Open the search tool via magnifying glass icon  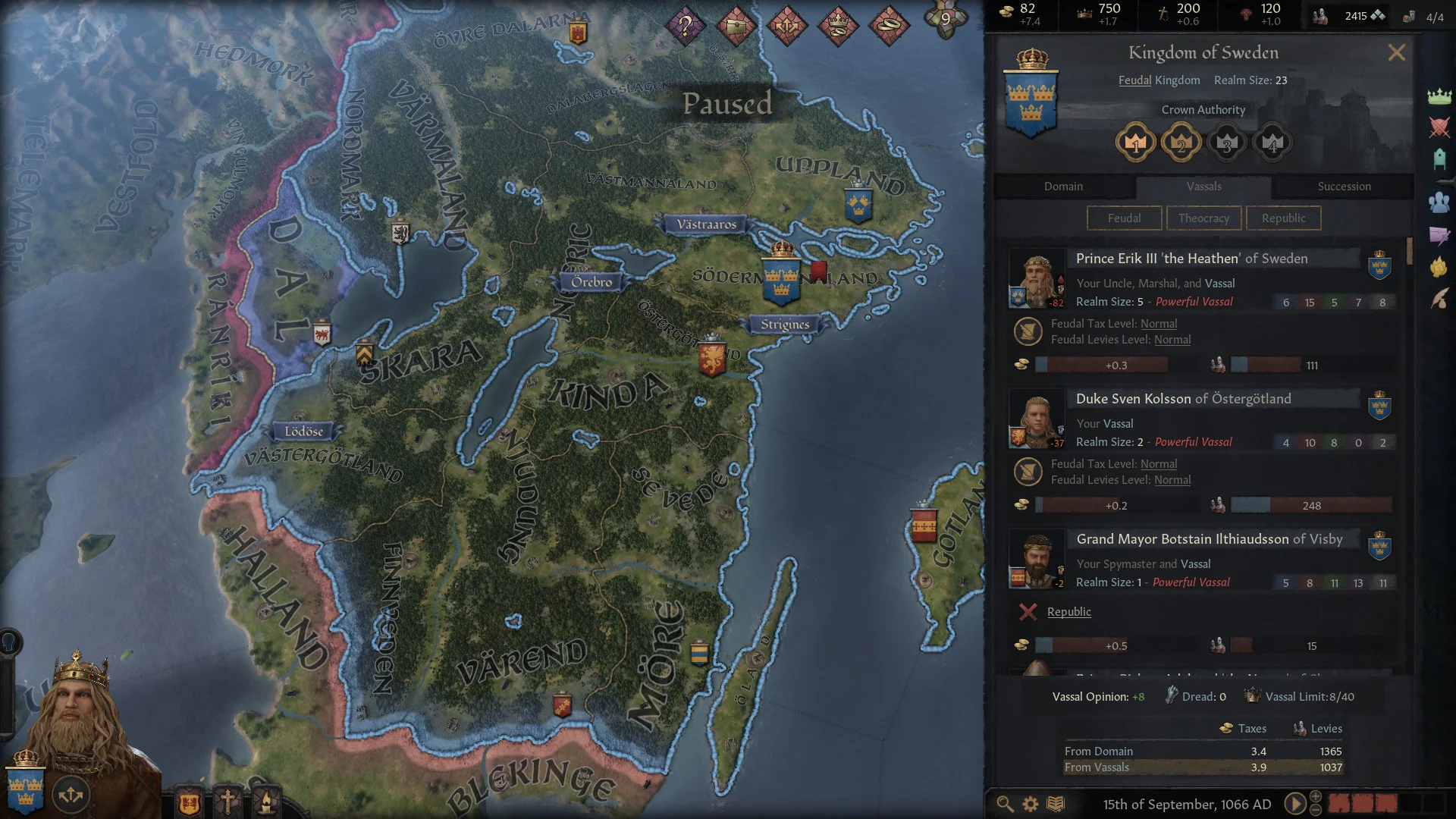[x=1005, y=802]
